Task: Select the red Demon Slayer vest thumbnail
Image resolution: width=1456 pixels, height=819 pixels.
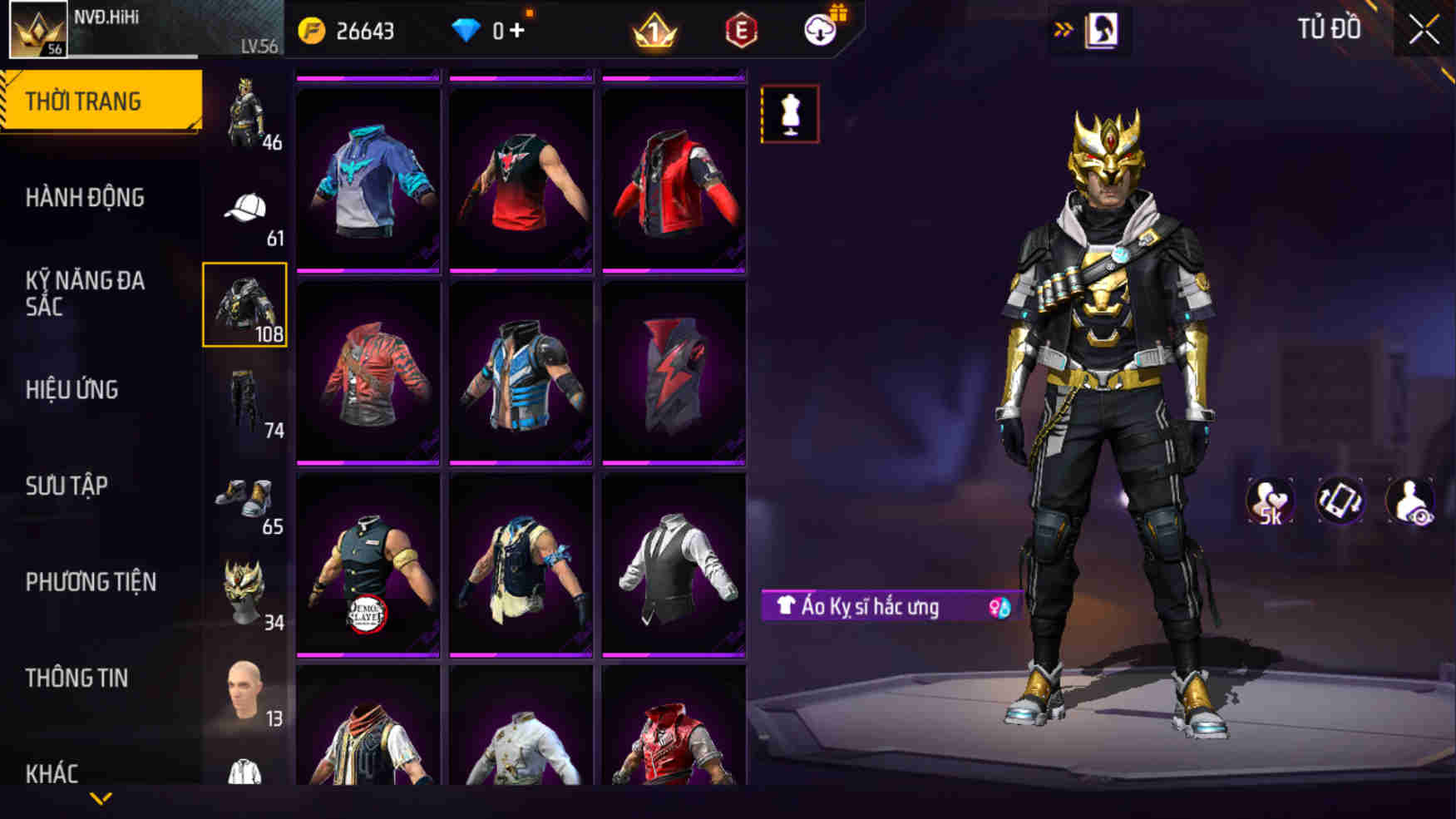Action: coord(368,574)
